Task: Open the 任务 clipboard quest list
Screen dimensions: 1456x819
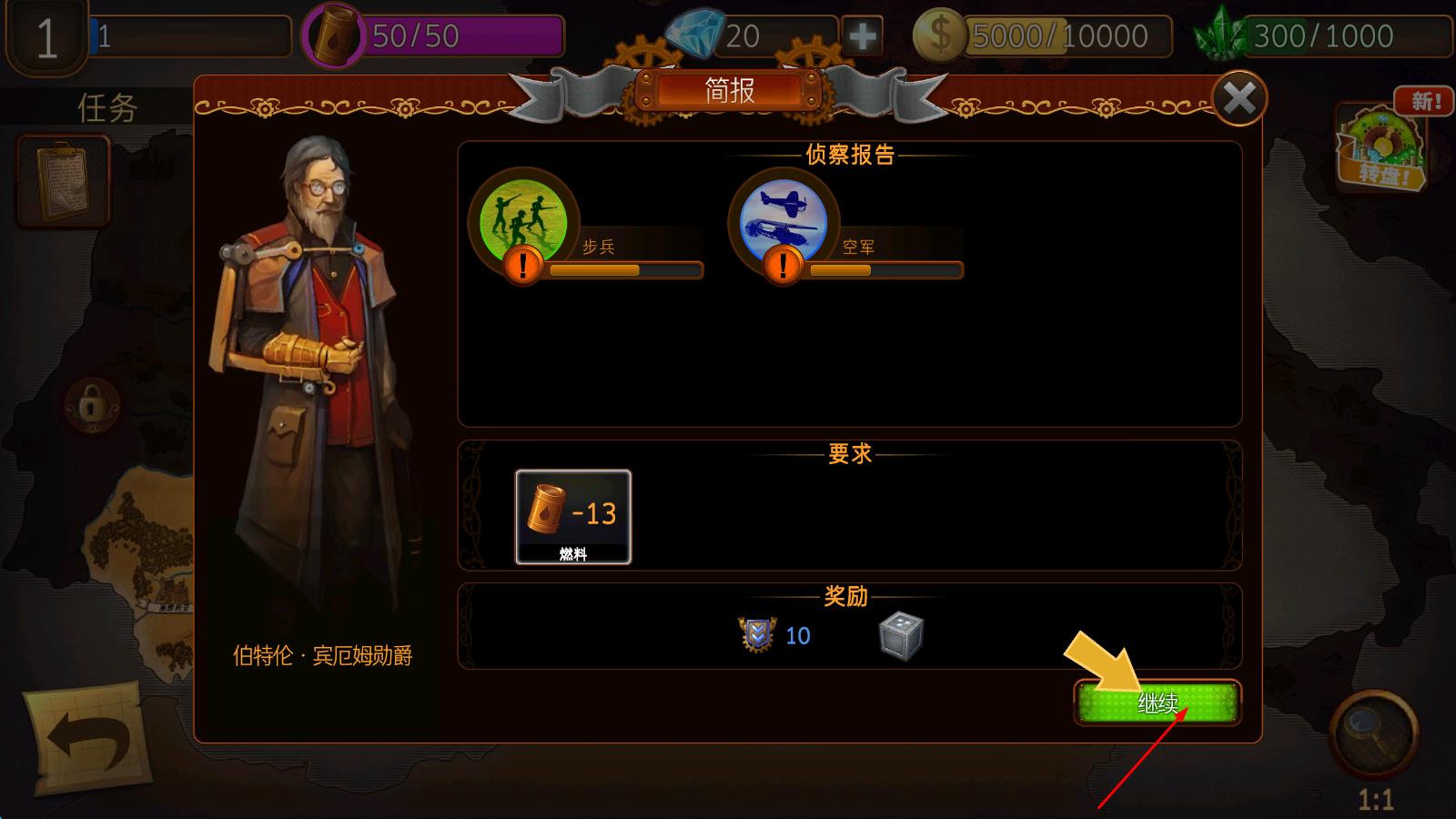Action: pyautogui.click(x=64, y=179)
